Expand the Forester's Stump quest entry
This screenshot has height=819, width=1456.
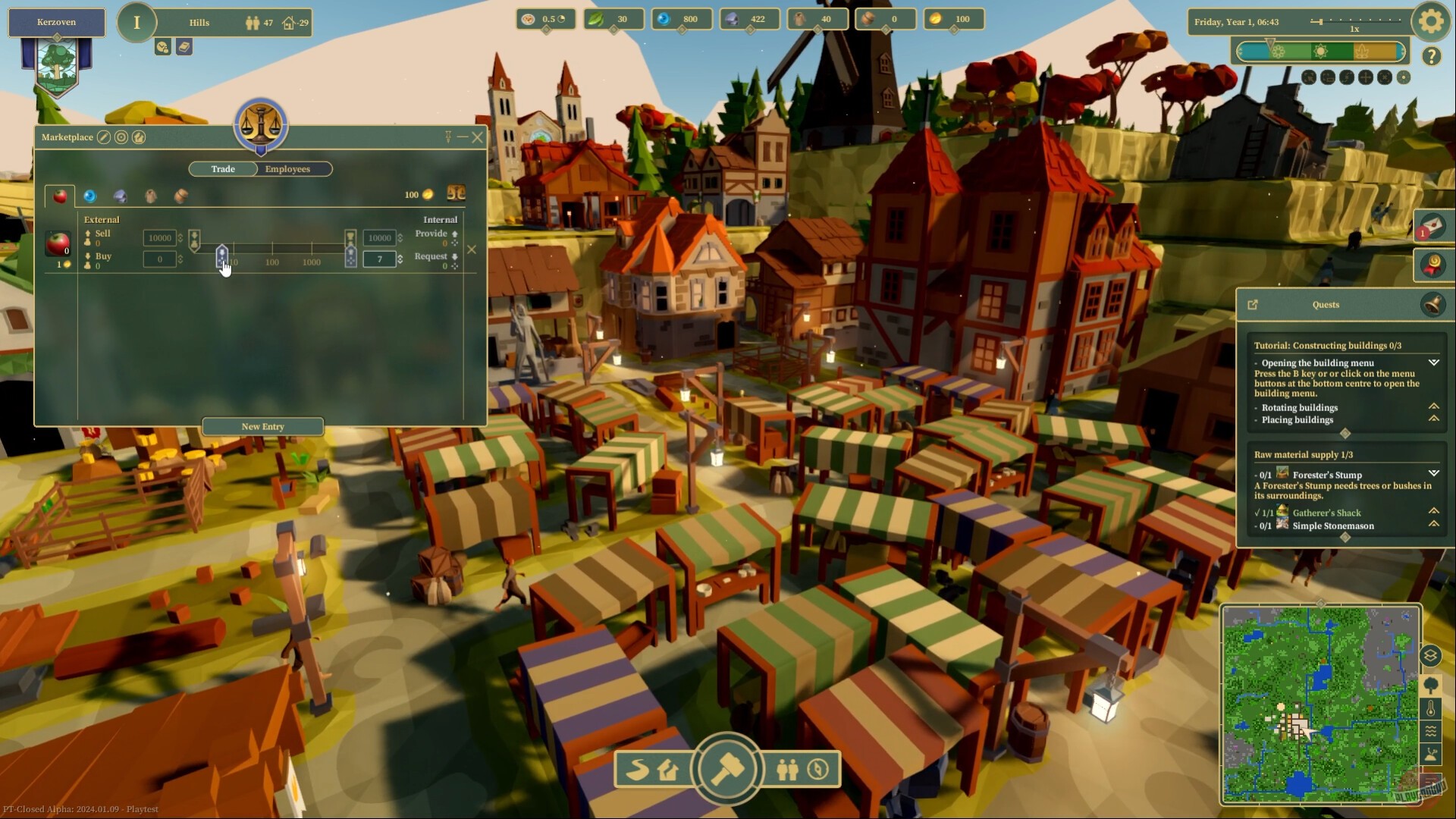click(x=1434, y=475)
